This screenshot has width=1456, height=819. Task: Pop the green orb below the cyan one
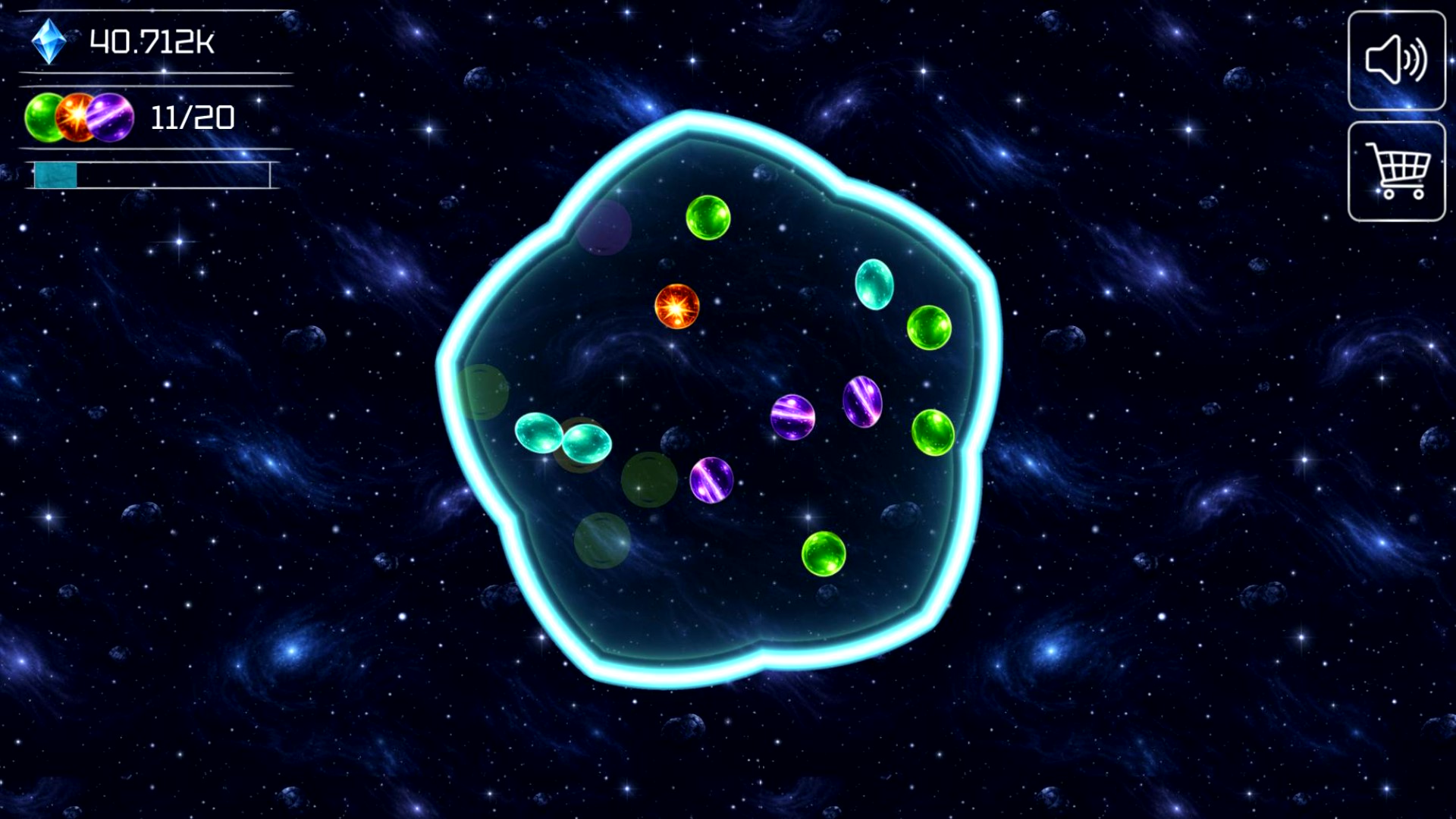tap(928, 328)
